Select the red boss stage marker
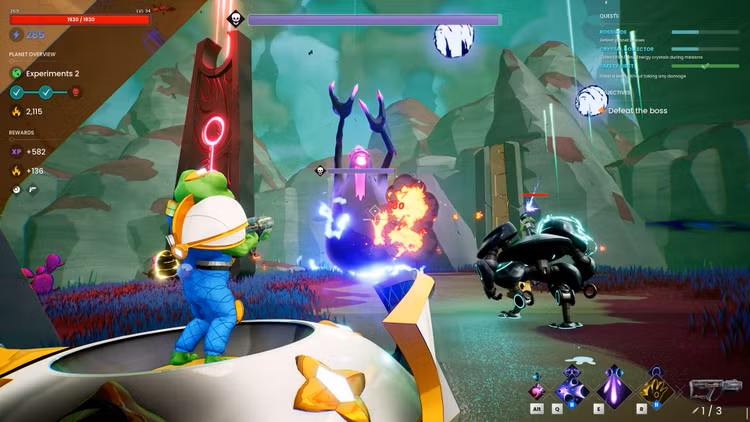This screenshot has width=750, height=422. tap(75, 92)
